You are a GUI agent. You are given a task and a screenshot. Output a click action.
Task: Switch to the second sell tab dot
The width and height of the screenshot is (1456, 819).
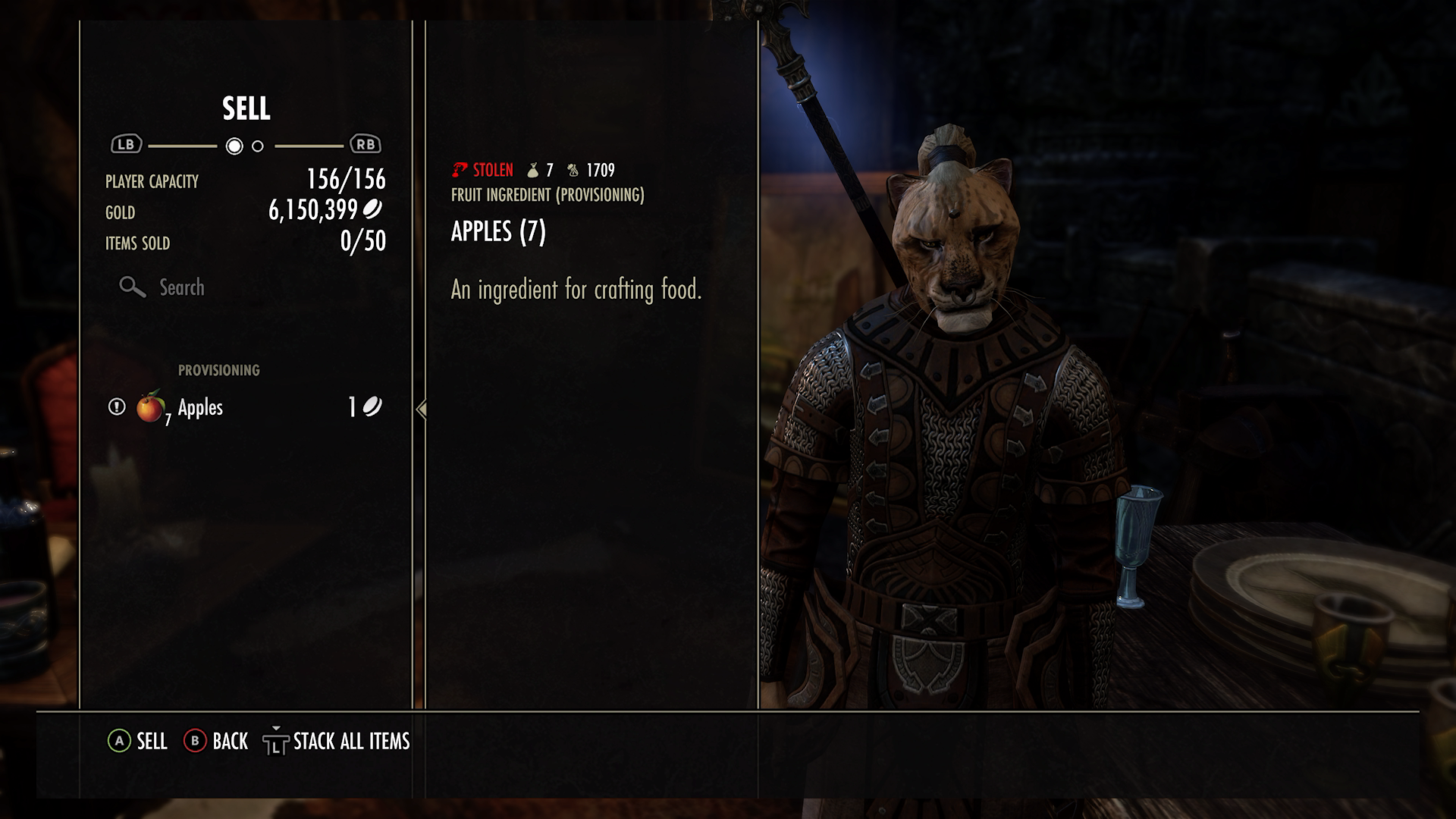coord(258,146)
